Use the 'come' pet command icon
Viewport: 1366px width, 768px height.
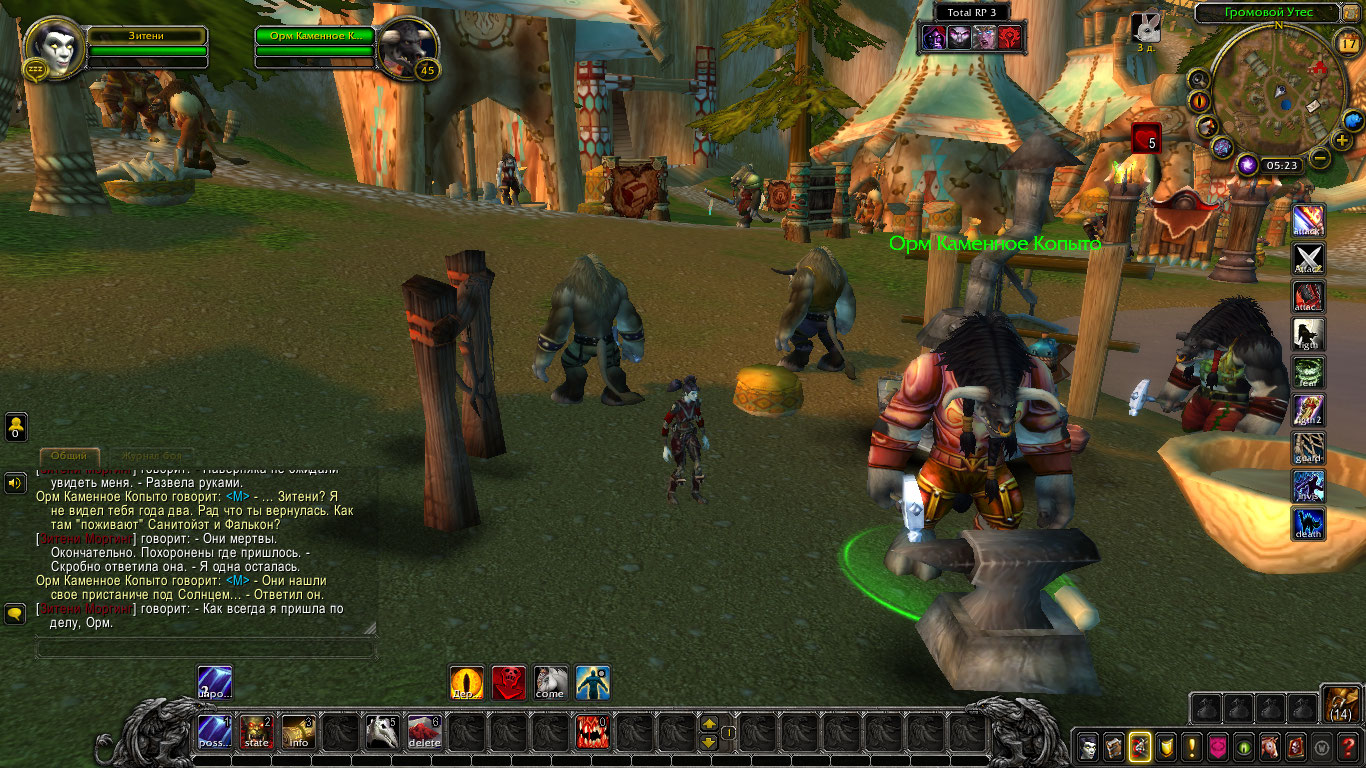tap(550, 683)
